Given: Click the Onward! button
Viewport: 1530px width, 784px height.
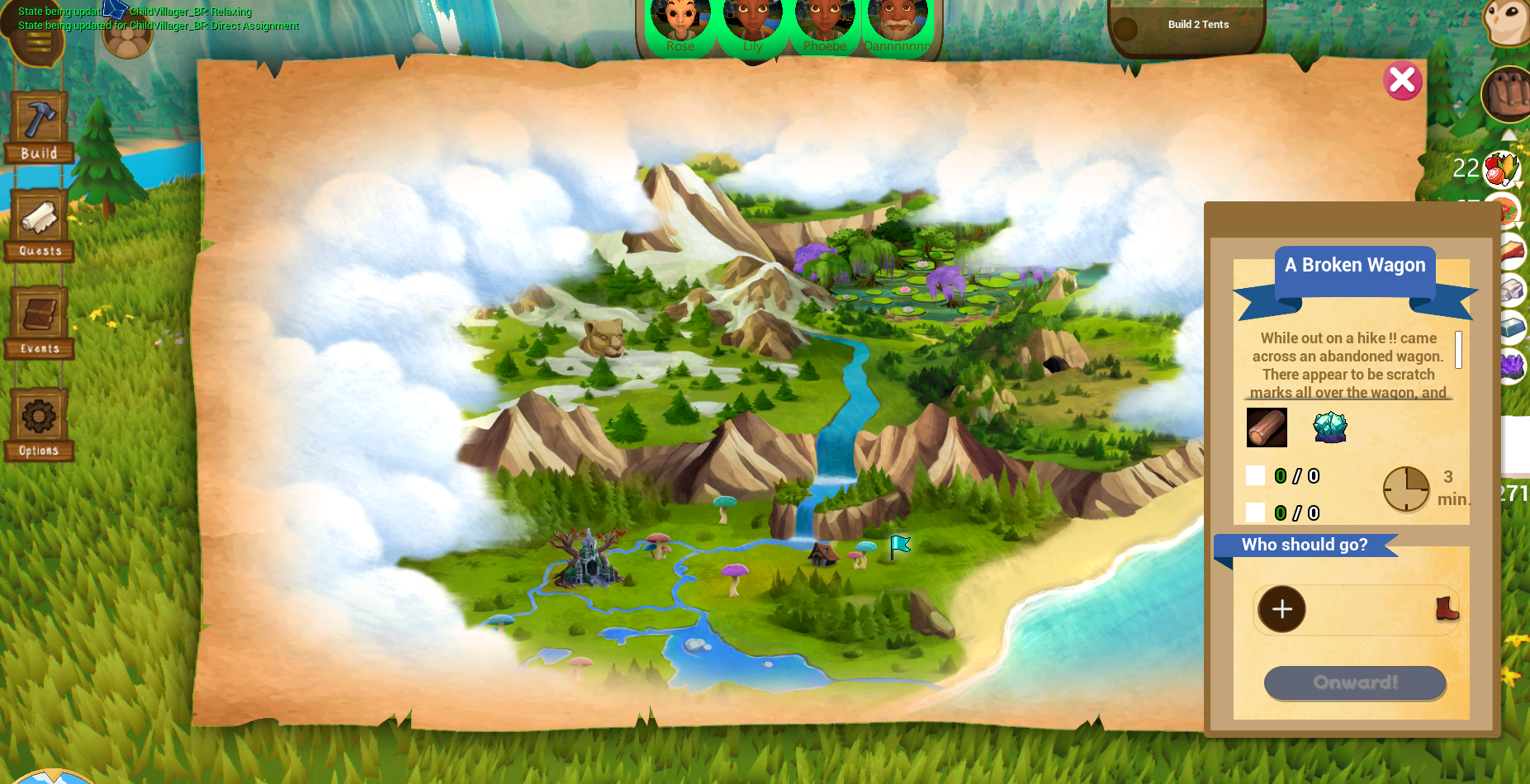Looking at the screenshot, I should [x=1354, y=682].
